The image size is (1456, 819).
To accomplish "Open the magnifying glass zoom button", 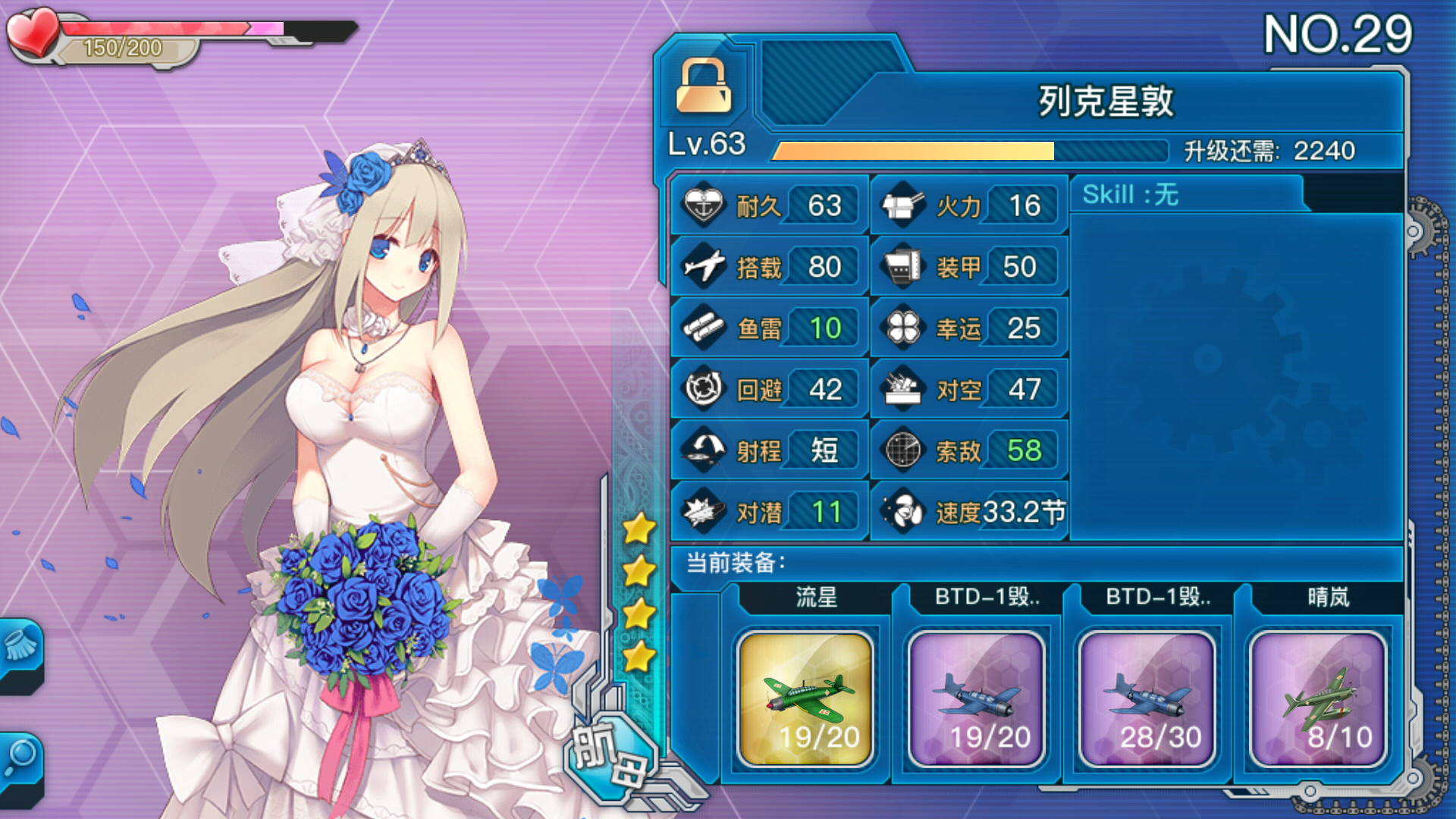I will coord(20,758).
